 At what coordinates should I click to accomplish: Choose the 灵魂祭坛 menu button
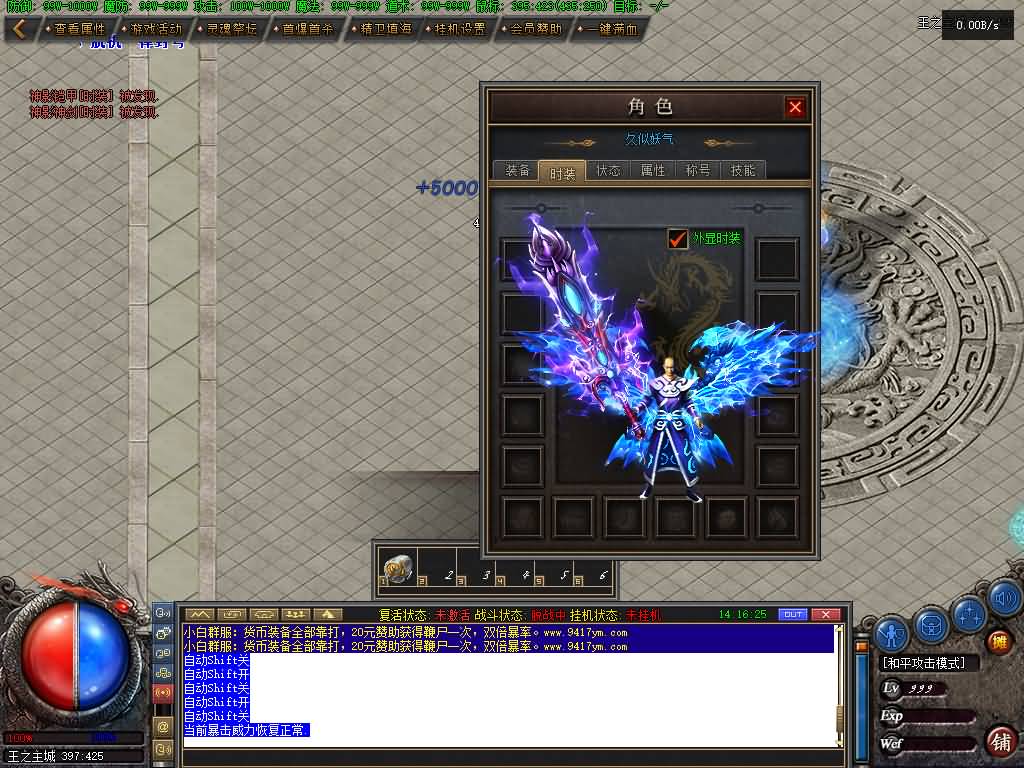pos(229,29)
